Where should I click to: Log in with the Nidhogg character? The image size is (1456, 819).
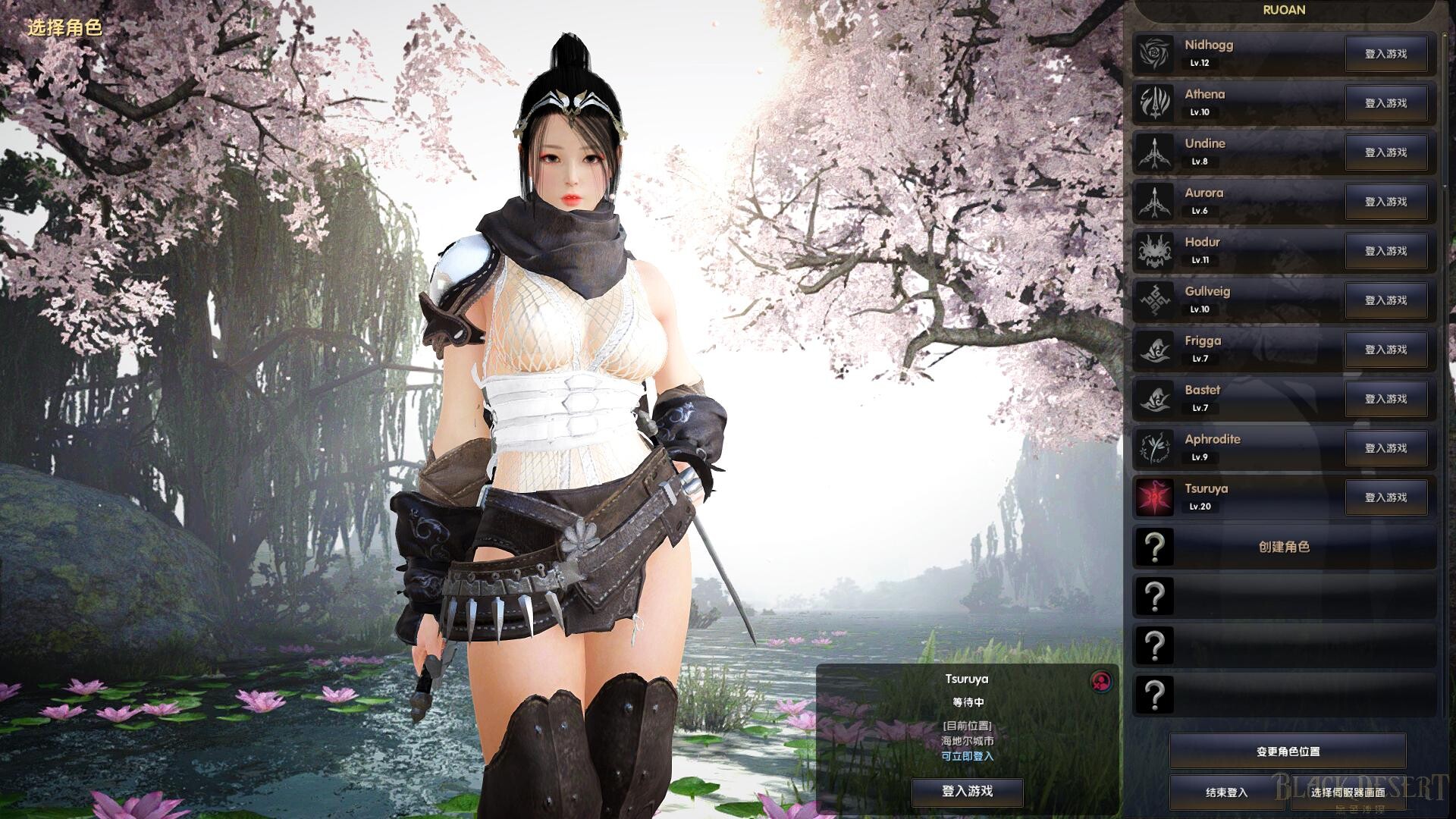pyautogui.click(x=1385, y=54)
